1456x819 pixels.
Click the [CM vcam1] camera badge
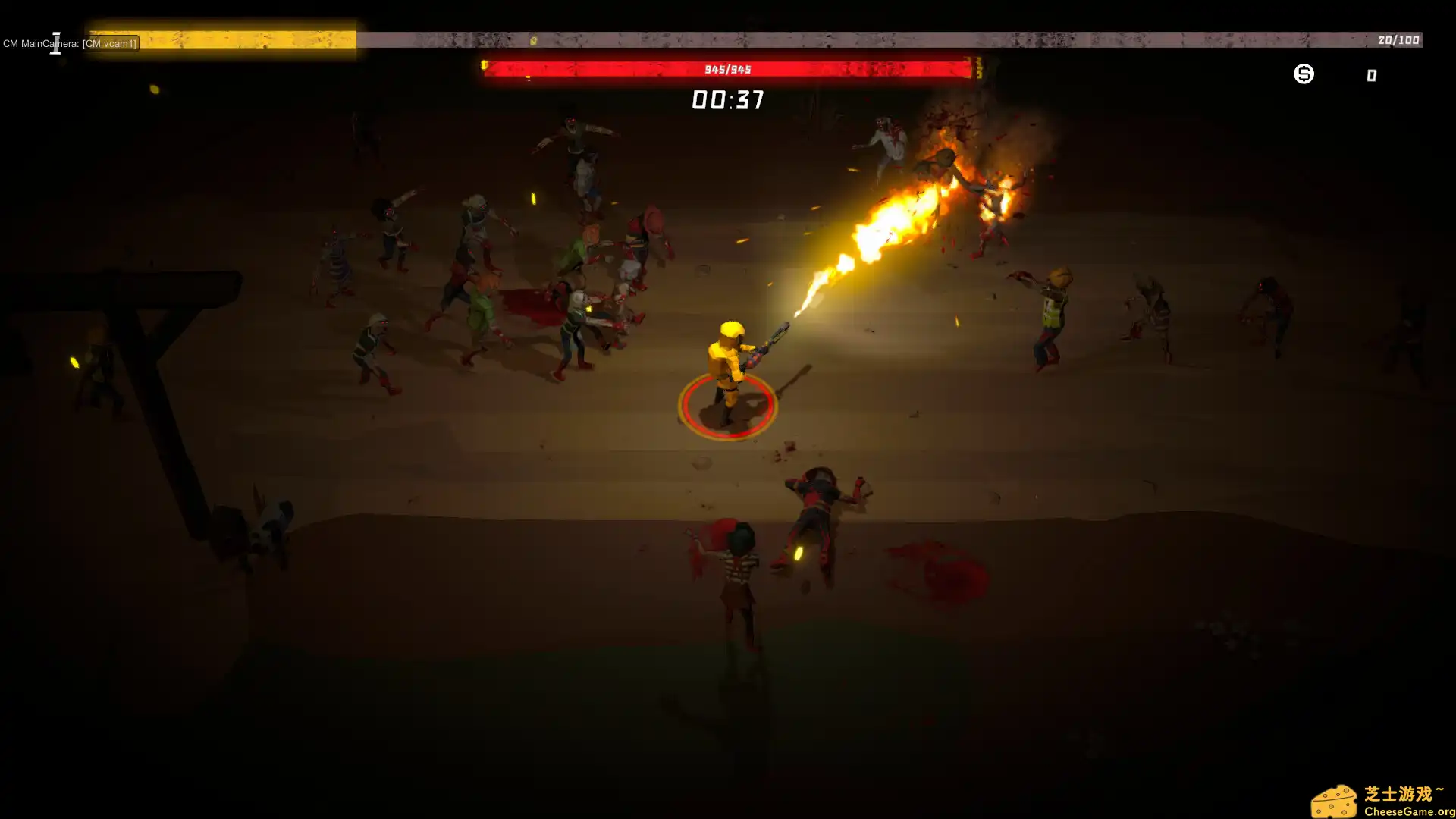(x=110, y=43)
